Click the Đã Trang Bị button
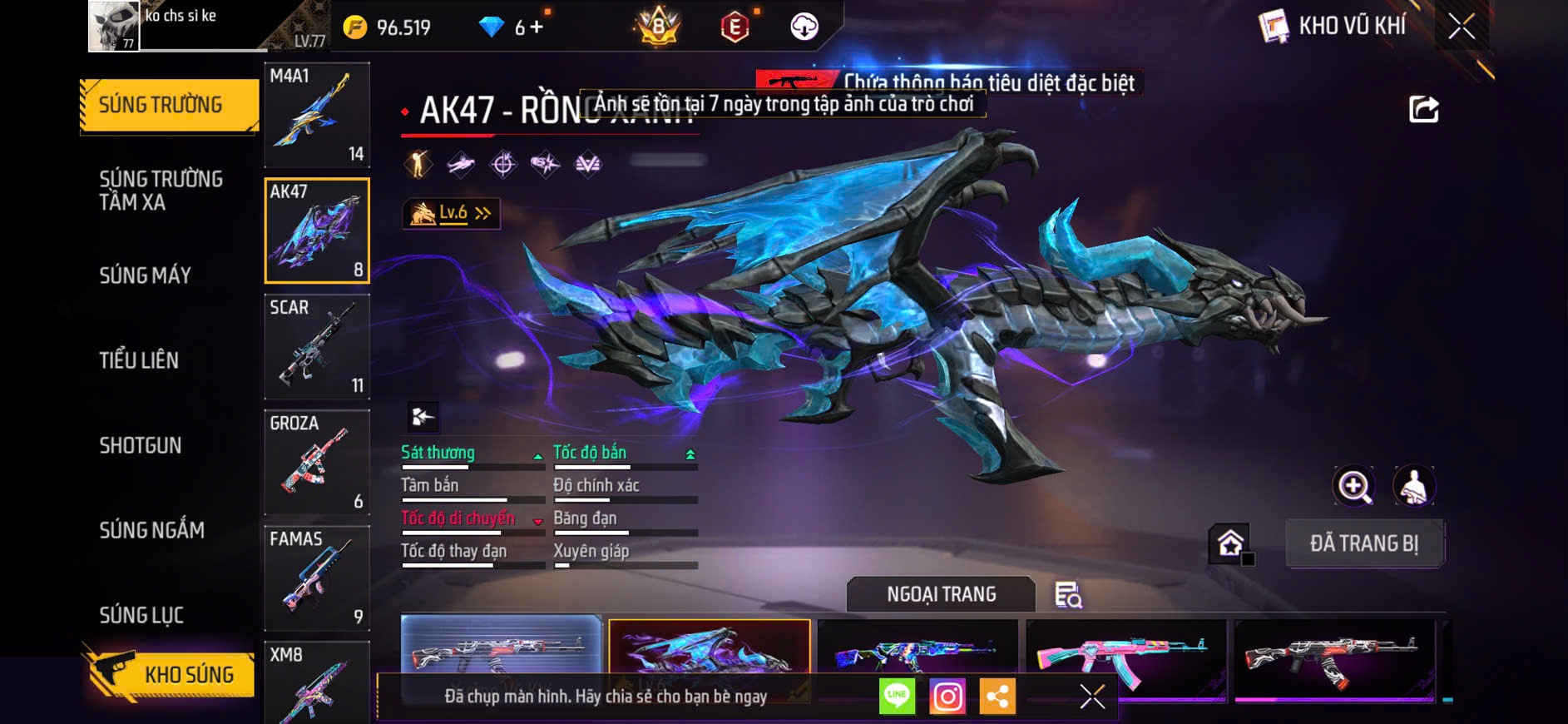 1364,543
